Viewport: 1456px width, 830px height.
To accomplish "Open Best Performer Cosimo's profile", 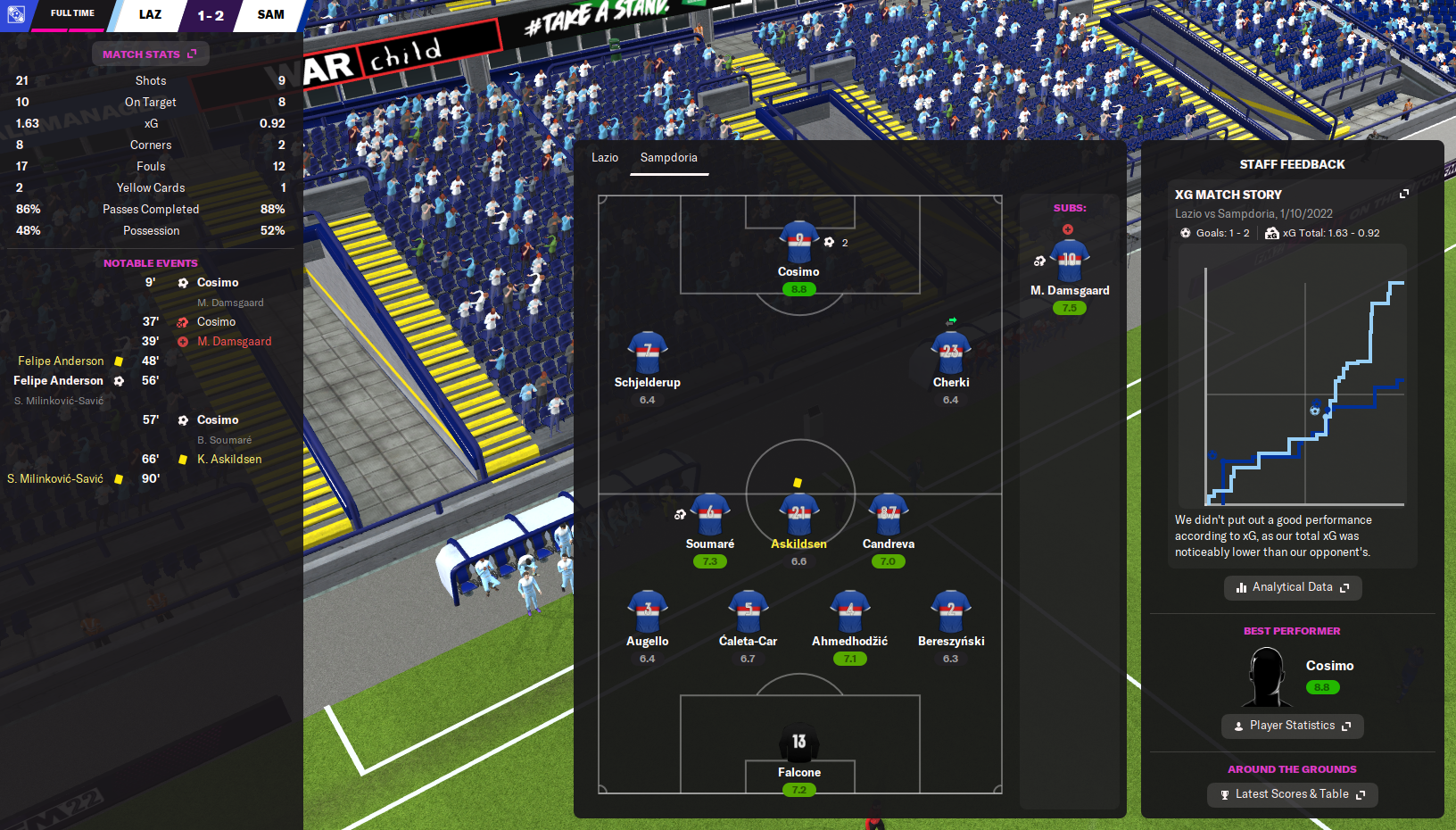I will pyautogui.click(x=1329, y=666).
